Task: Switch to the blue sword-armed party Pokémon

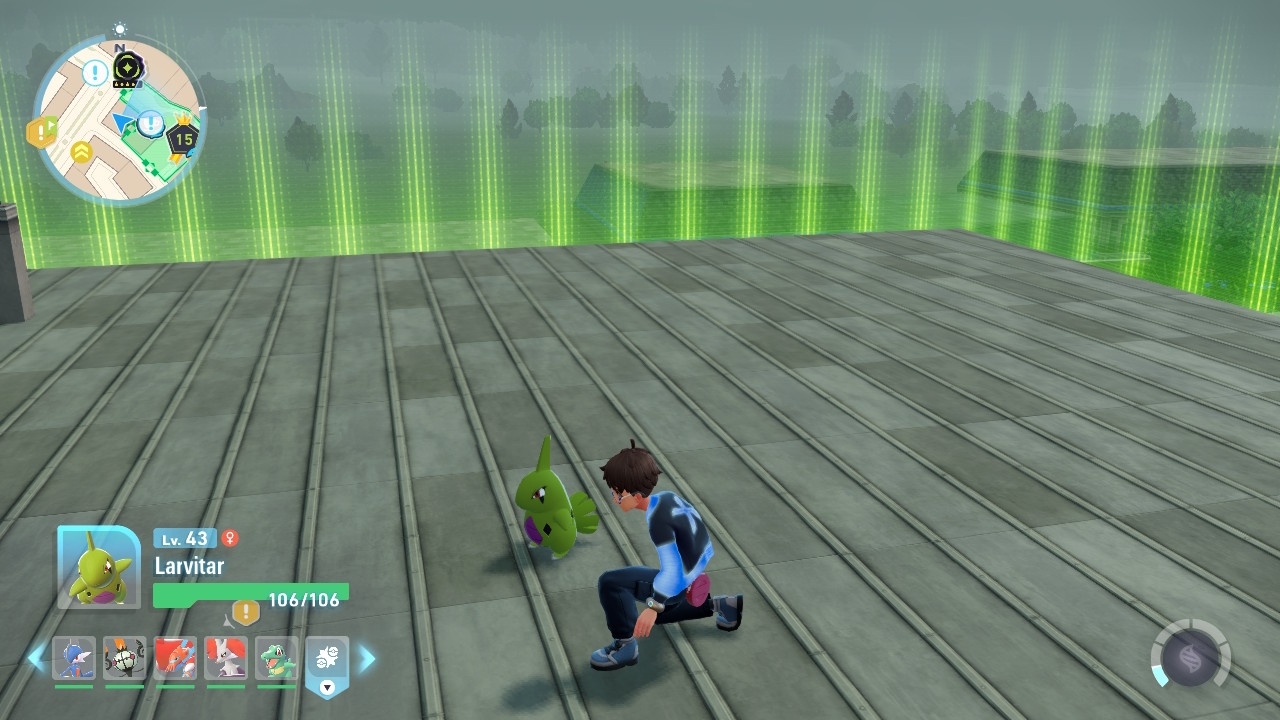Action: [x=74, y=659]
